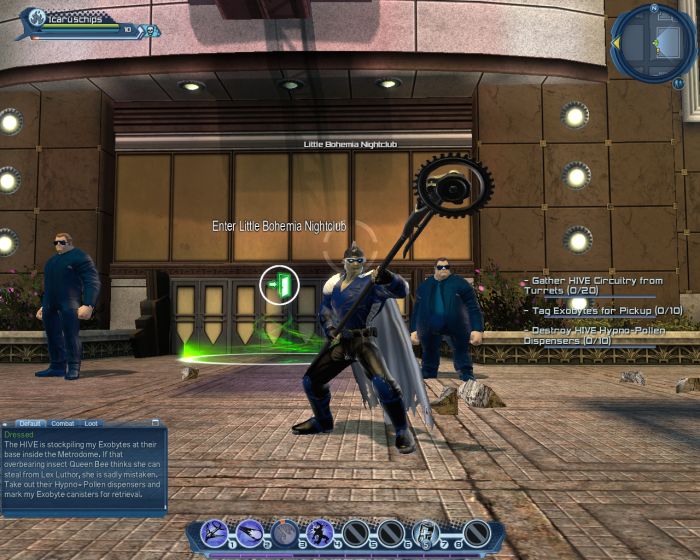Click the green Enter Little Bohemia Nightclub door icon
700x560 pixels.
pyautogui.click(x=280, y=286)
